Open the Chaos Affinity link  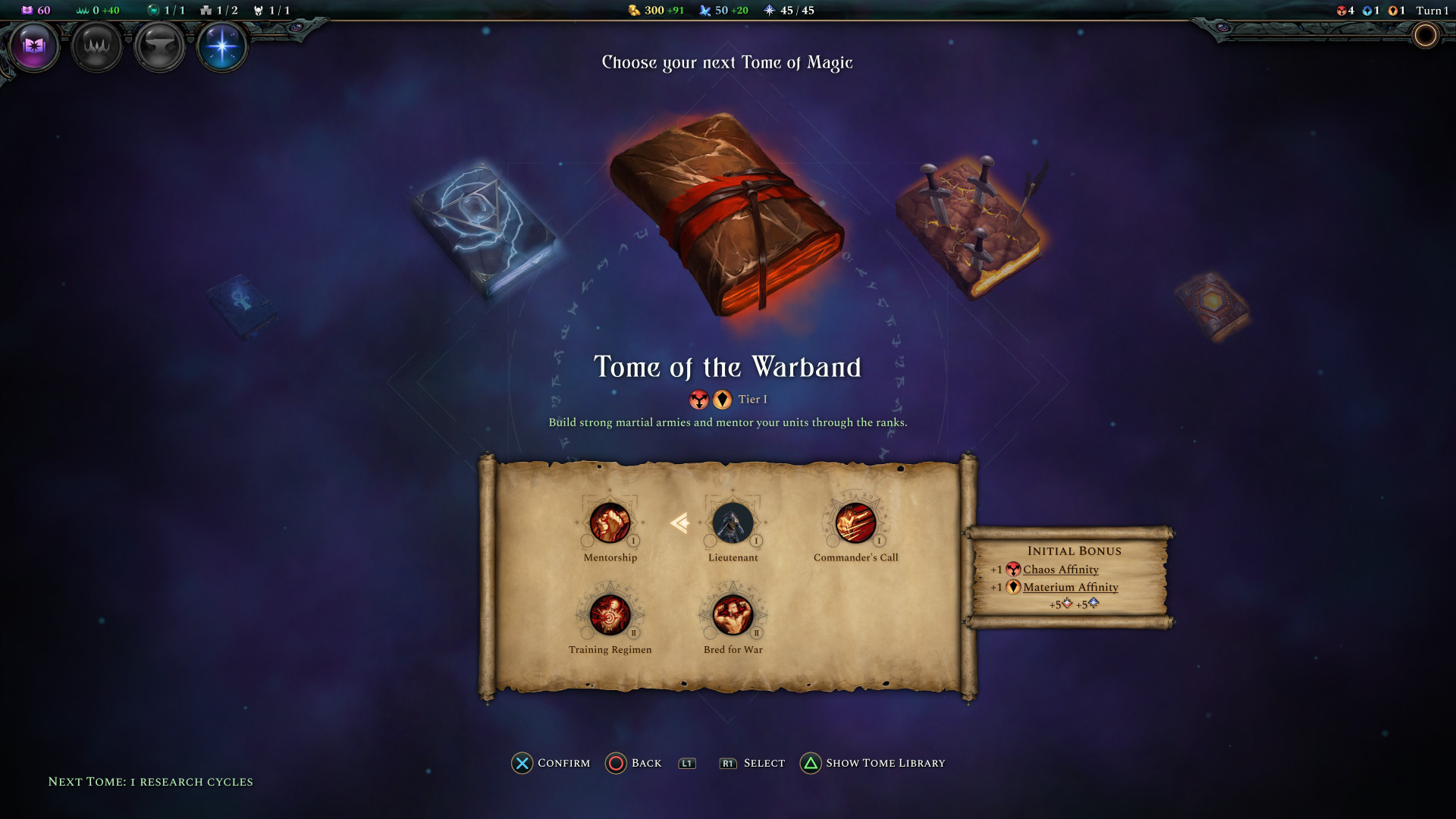click(1060, 570)
